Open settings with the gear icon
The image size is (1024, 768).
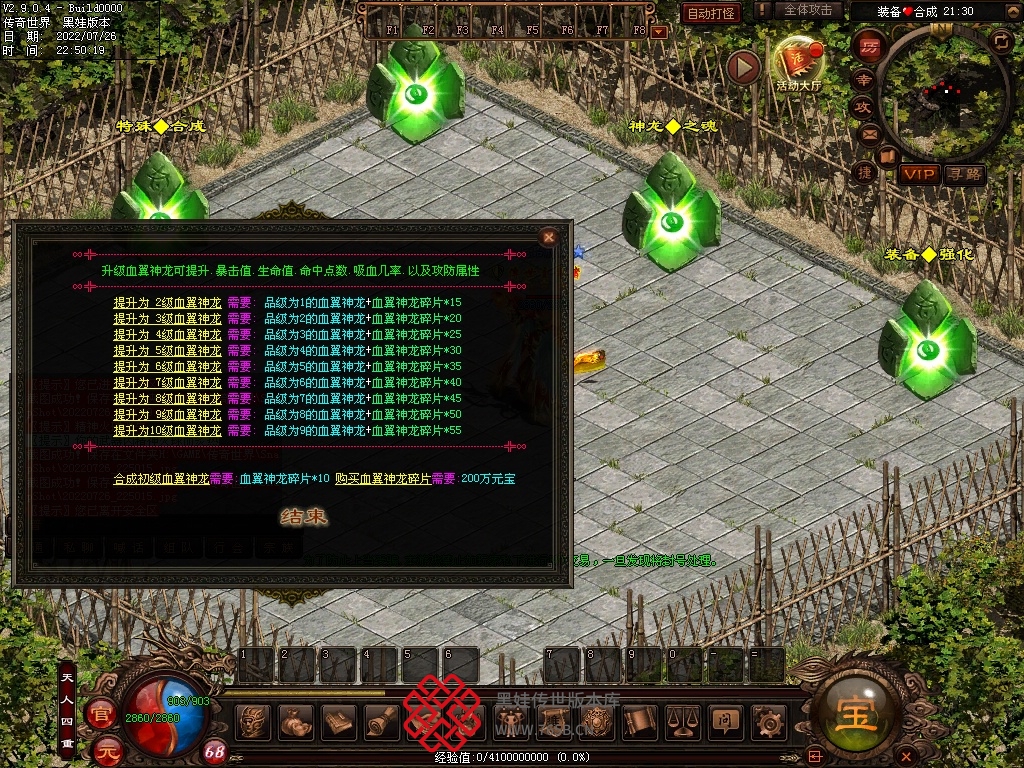pos(768,721)
